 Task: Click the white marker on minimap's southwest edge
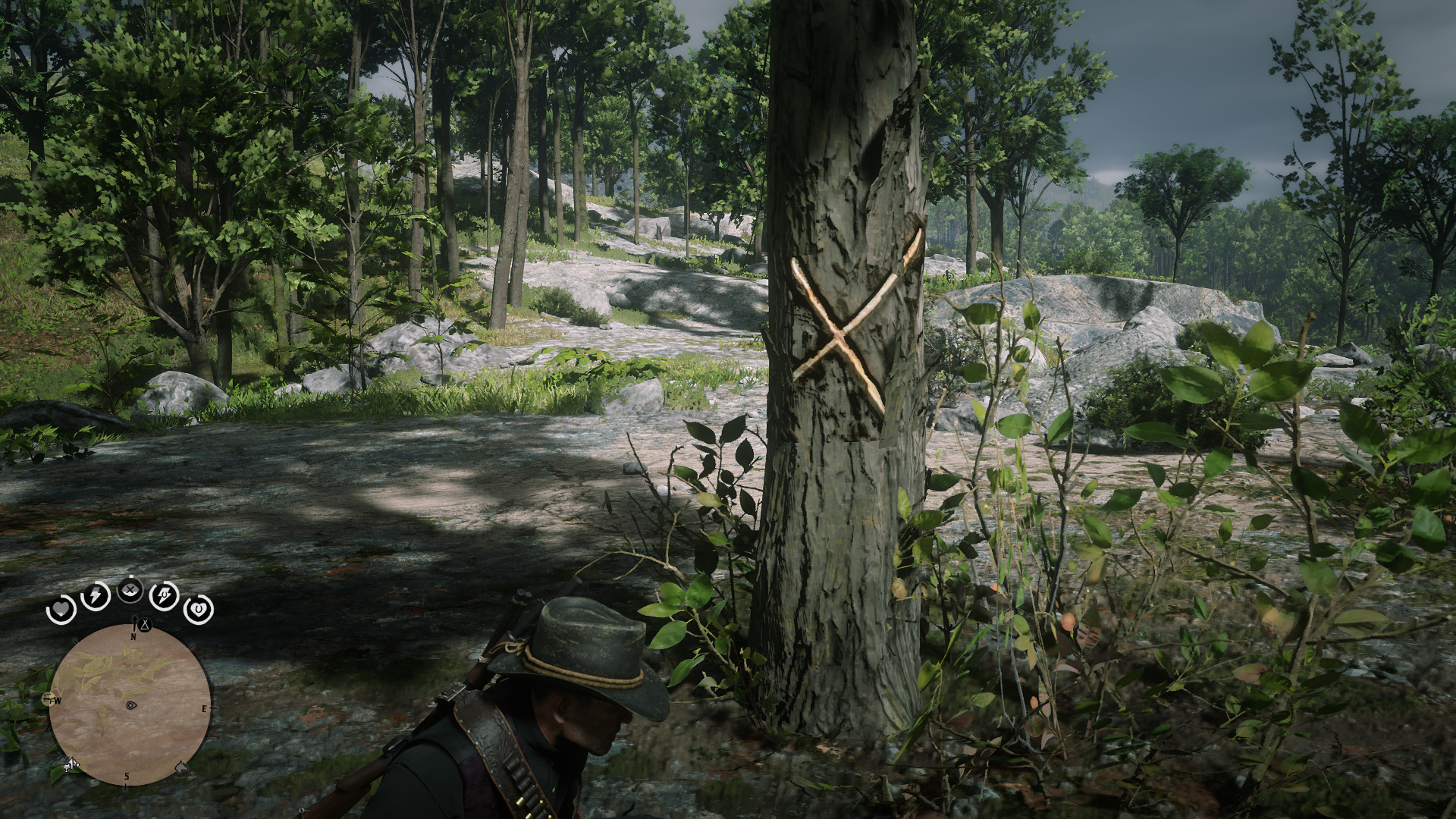point(69,765)
